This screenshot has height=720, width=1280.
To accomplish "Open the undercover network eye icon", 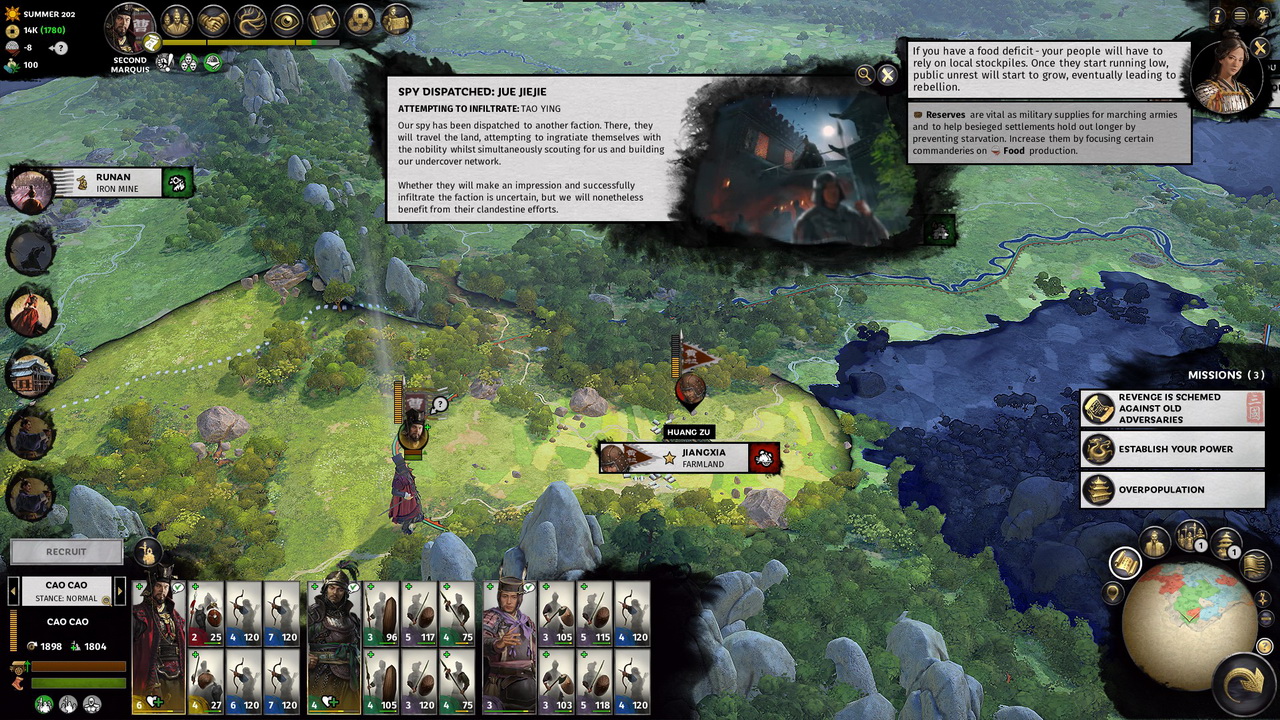I will (x=286, y=20).
